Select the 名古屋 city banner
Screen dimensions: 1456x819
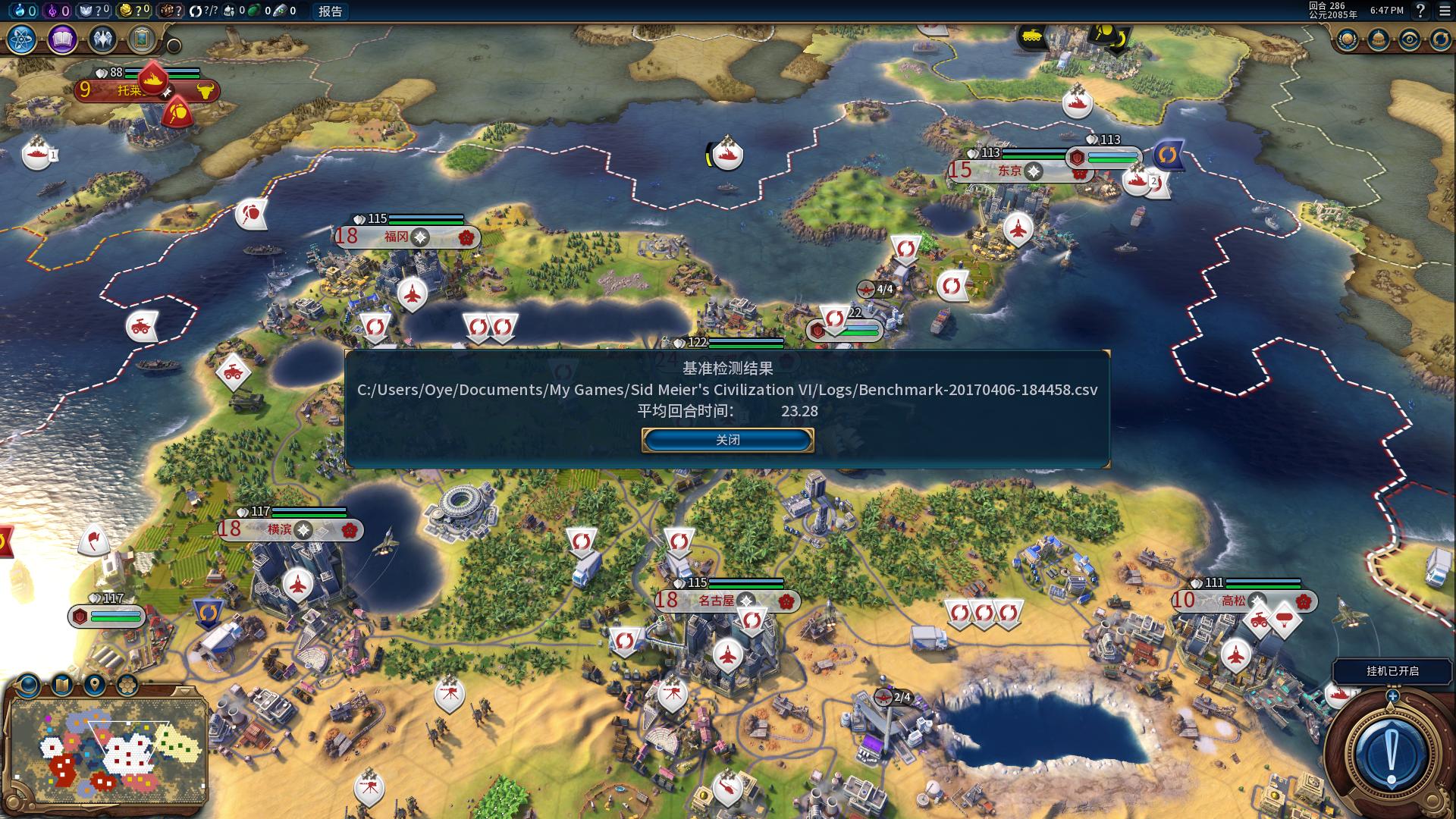(x=717, y=601)
